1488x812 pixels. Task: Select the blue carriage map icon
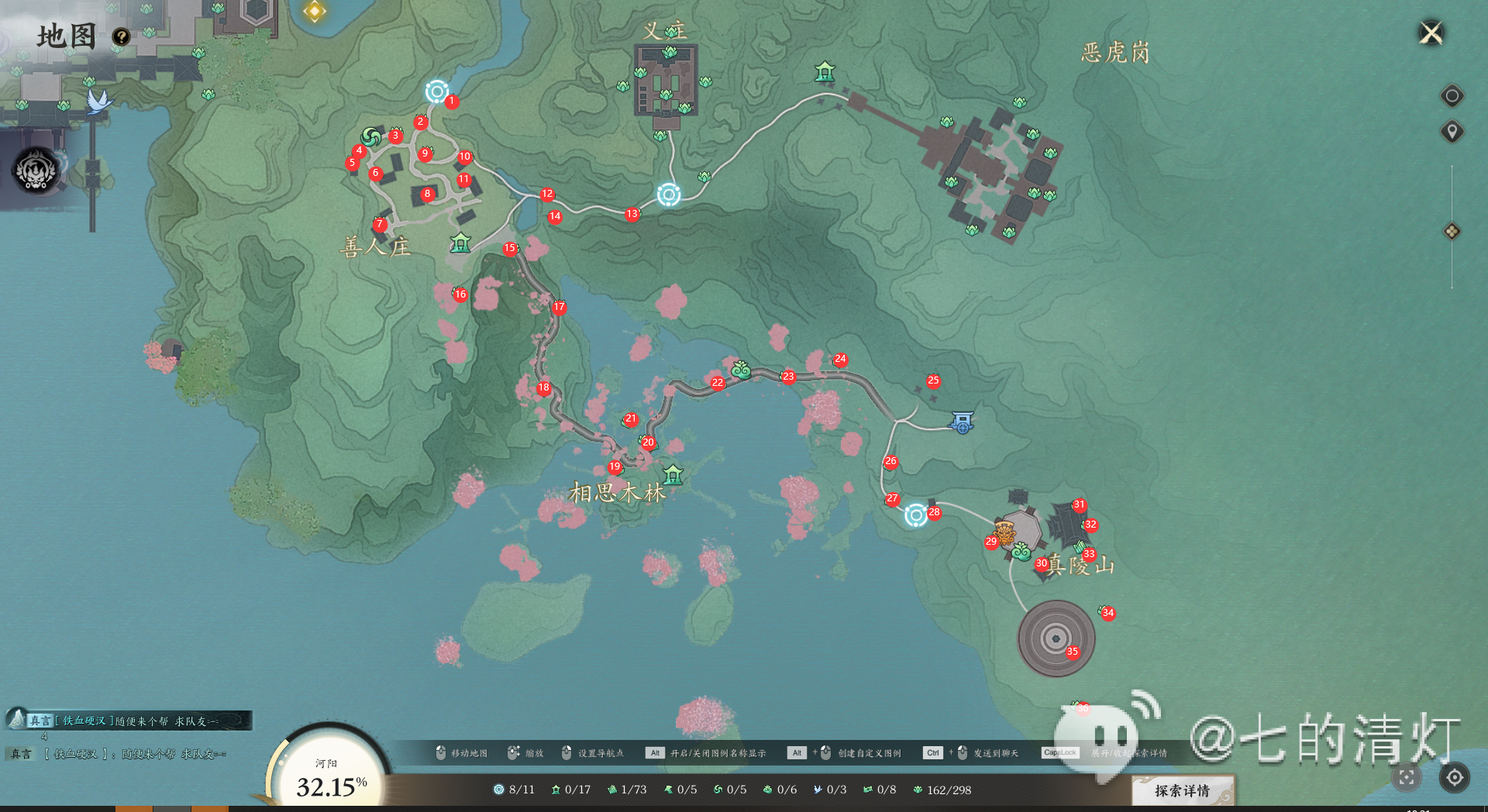click(x=962, y=422)
